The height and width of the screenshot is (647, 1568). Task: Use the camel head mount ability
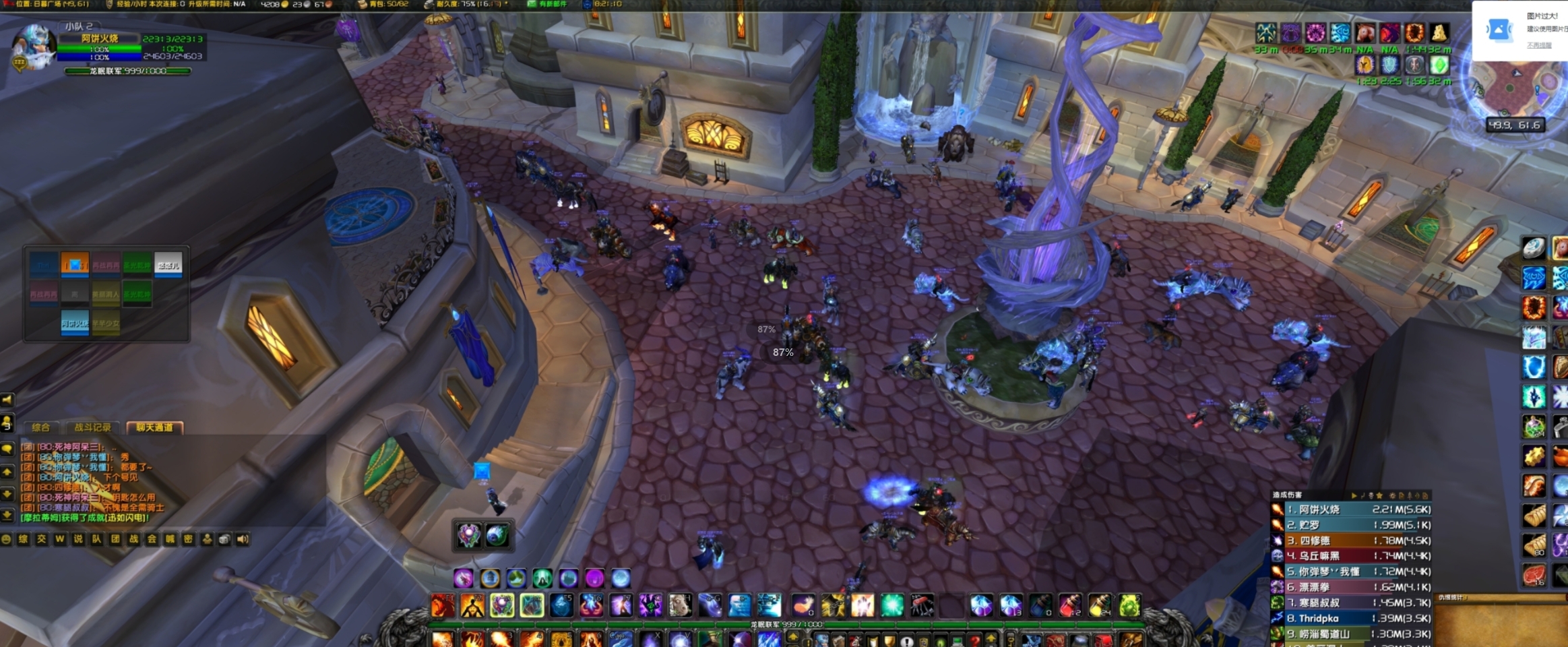tap(680, 605)
